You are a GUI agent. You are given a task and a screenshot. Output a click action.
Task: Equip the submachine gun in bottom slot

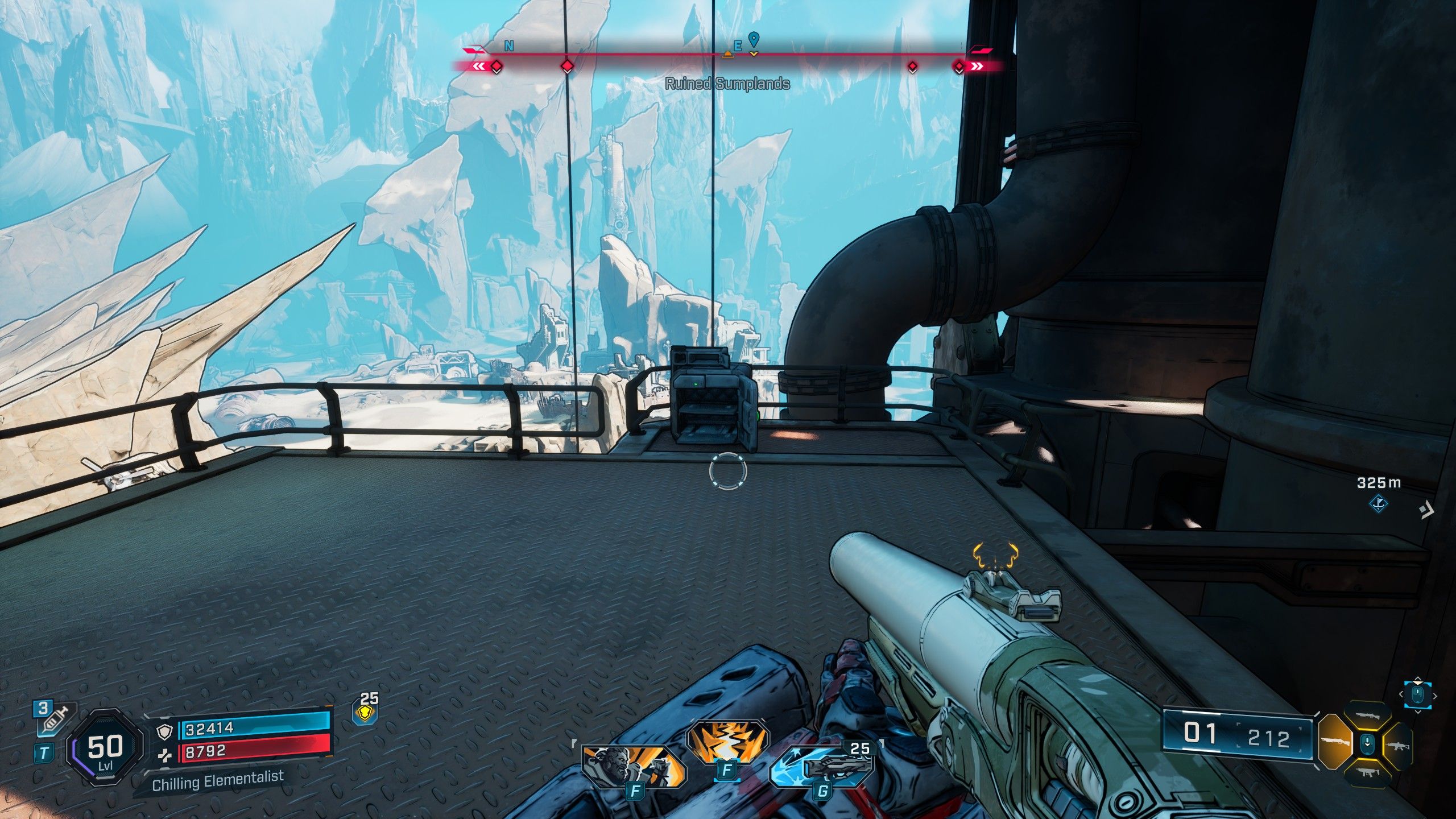click(x=1367, y=773)
